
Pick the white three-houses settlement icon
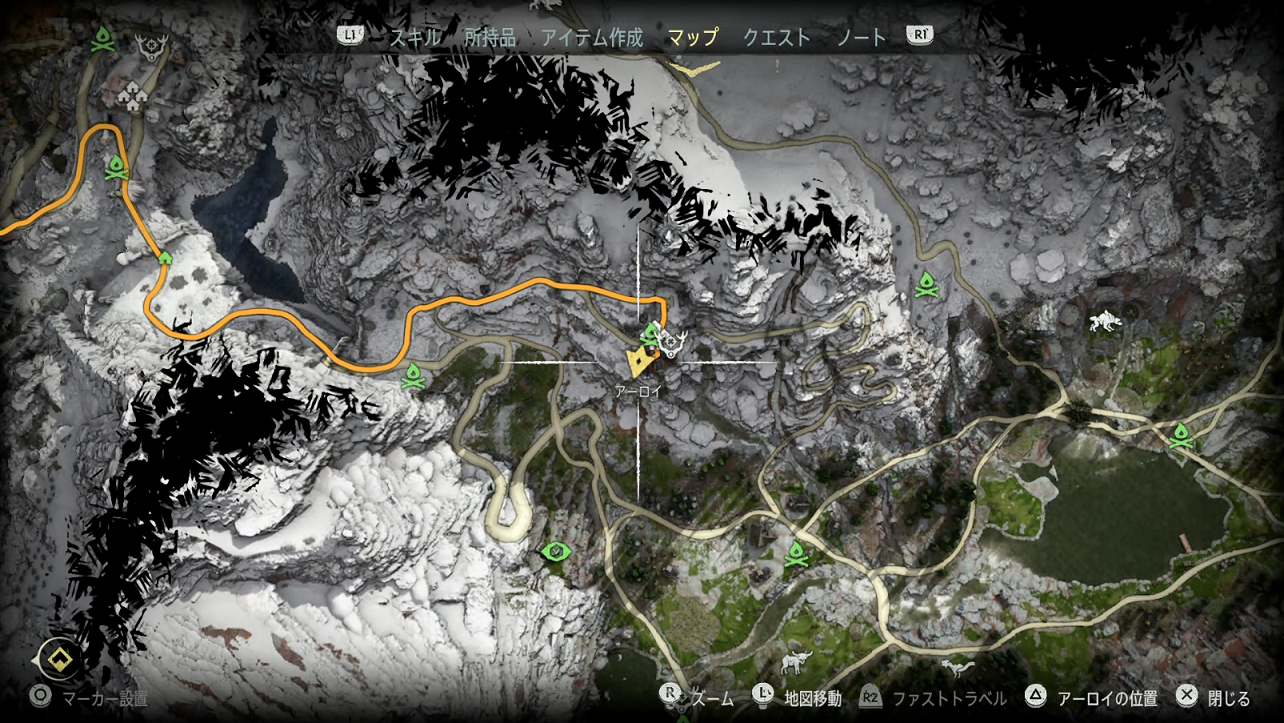(x=132, y=96)
